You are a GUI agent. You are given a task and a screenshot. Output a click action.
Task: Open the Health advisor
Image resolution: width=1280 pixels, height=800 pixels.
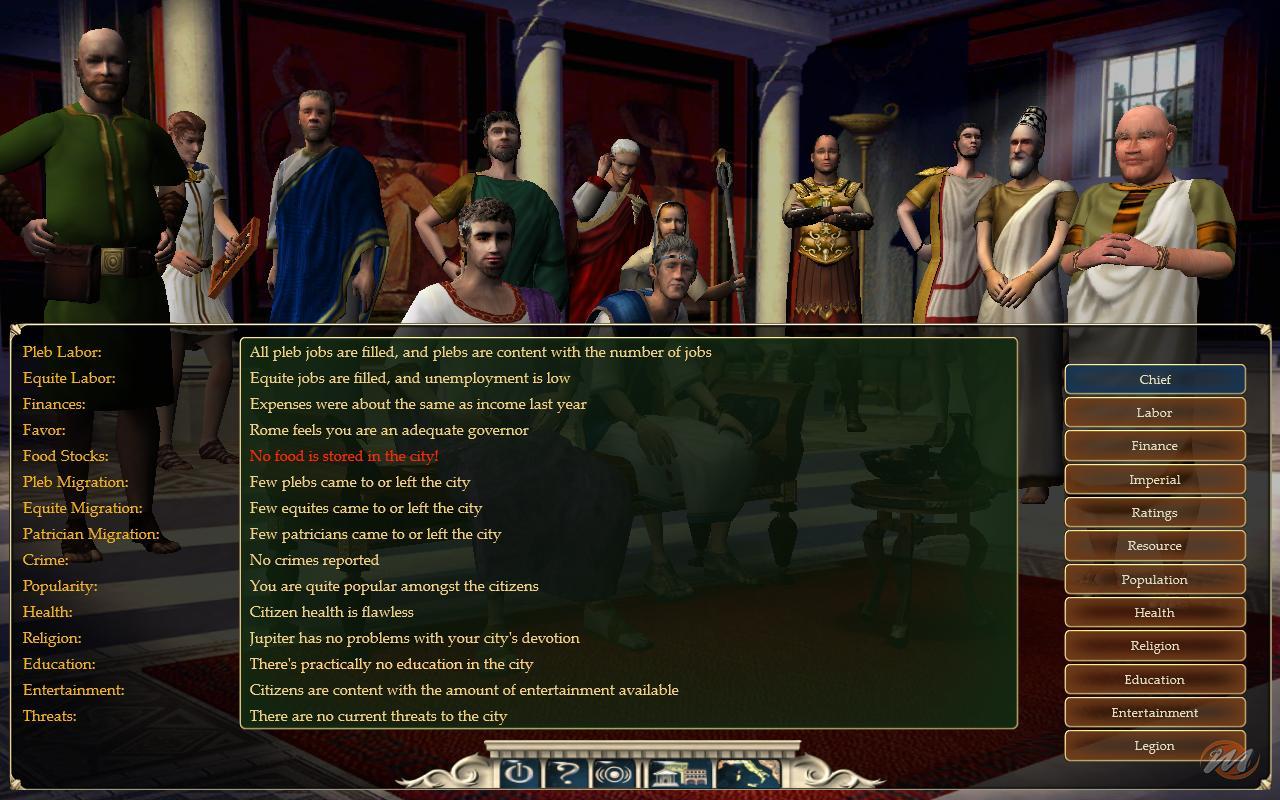point(1154,612)
